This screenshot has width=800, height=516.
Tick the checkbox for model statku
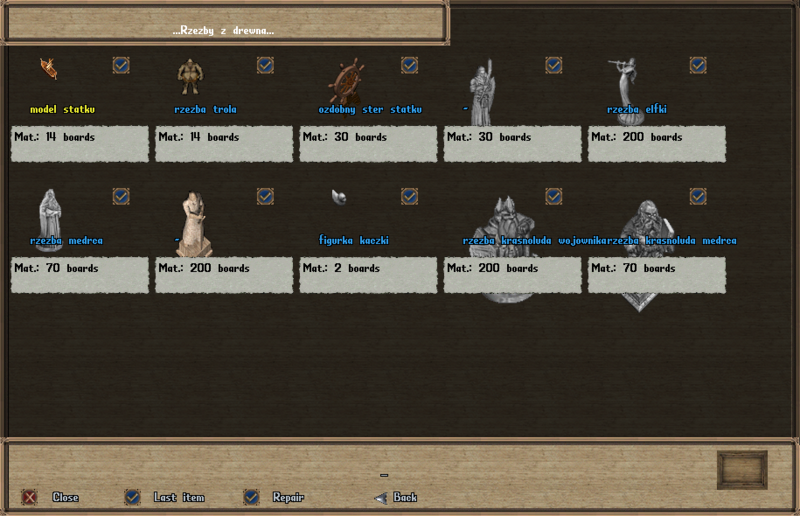point(121,65)
